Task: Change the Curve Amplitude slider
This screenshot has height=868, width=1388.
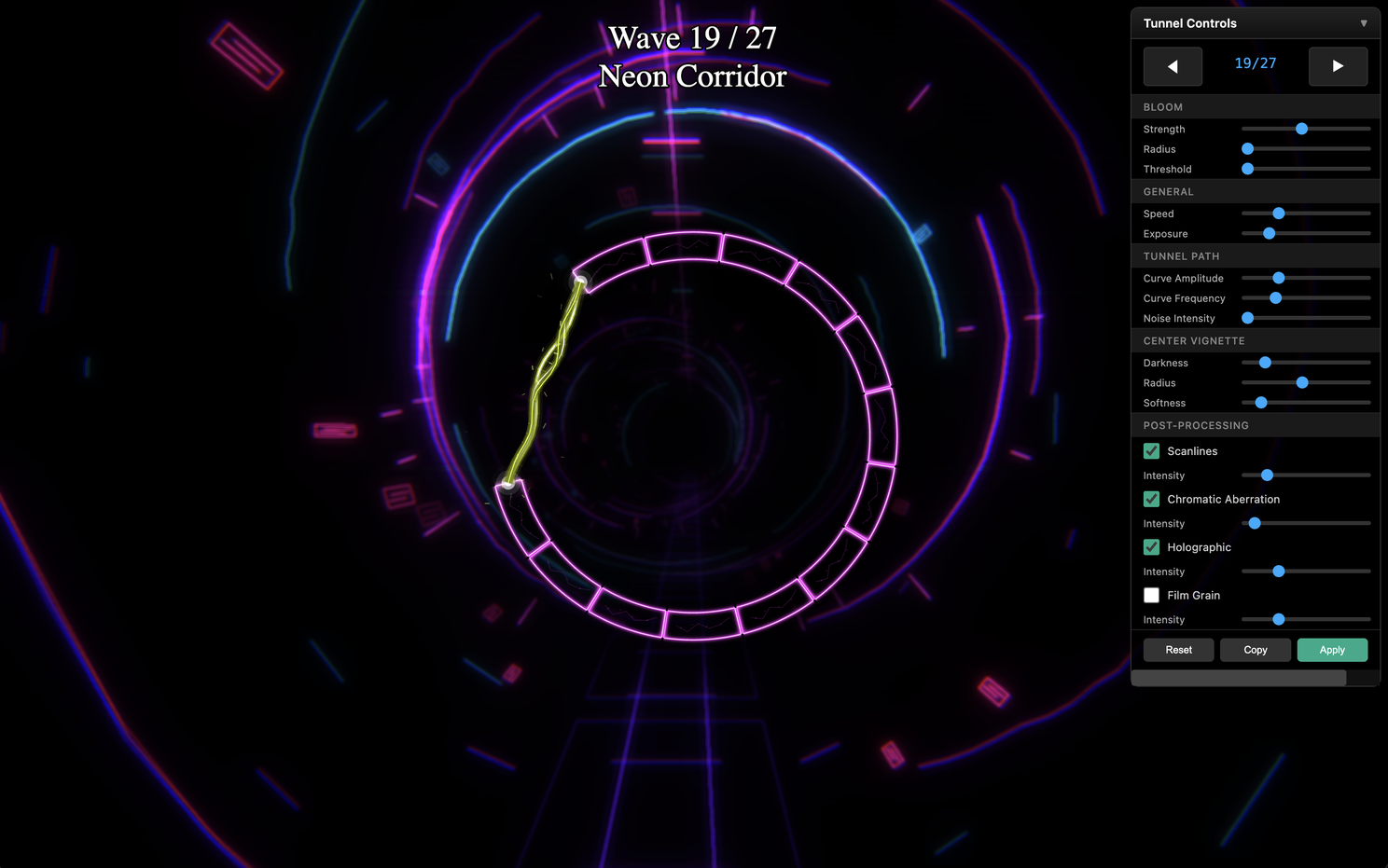Action: (x=1277, y=278)
